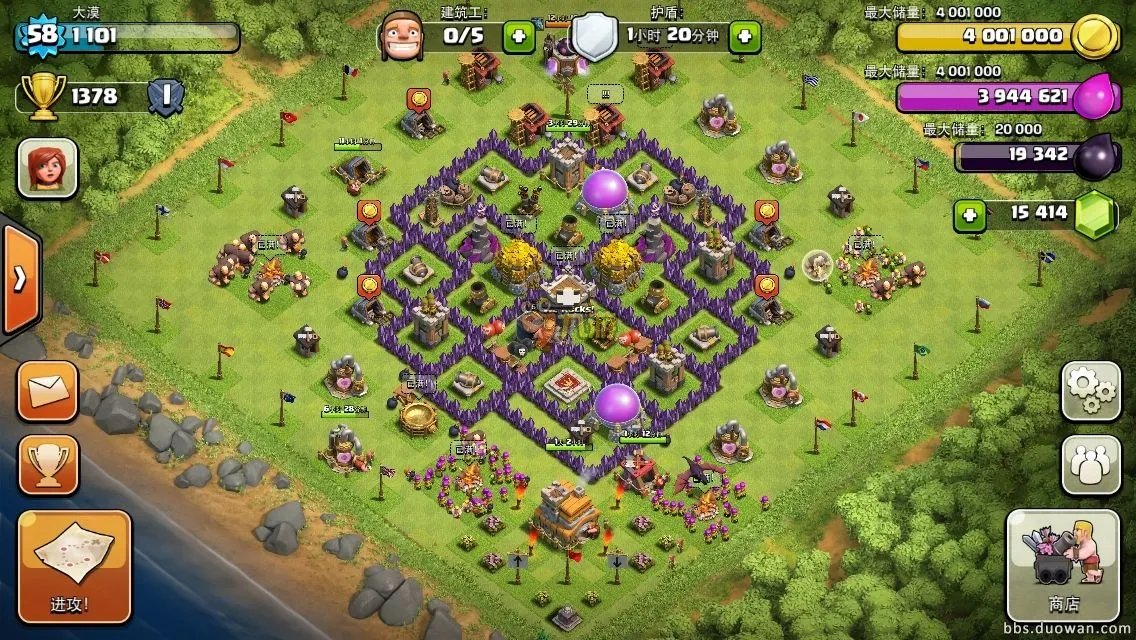Tap the gold coin storage icon
This screenshot has width=1136, height=640.
click(x=1094, y=37)
